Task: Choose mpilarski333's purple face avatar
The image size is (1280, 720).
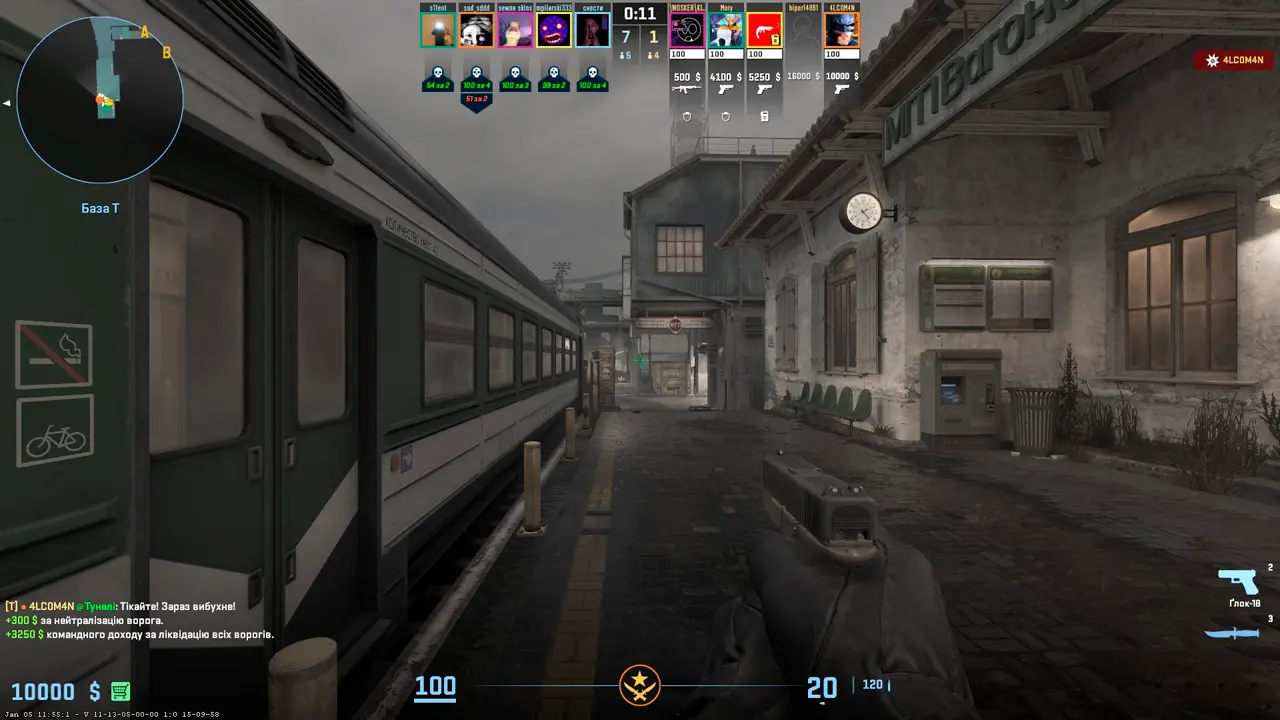Action: (554, 30)
